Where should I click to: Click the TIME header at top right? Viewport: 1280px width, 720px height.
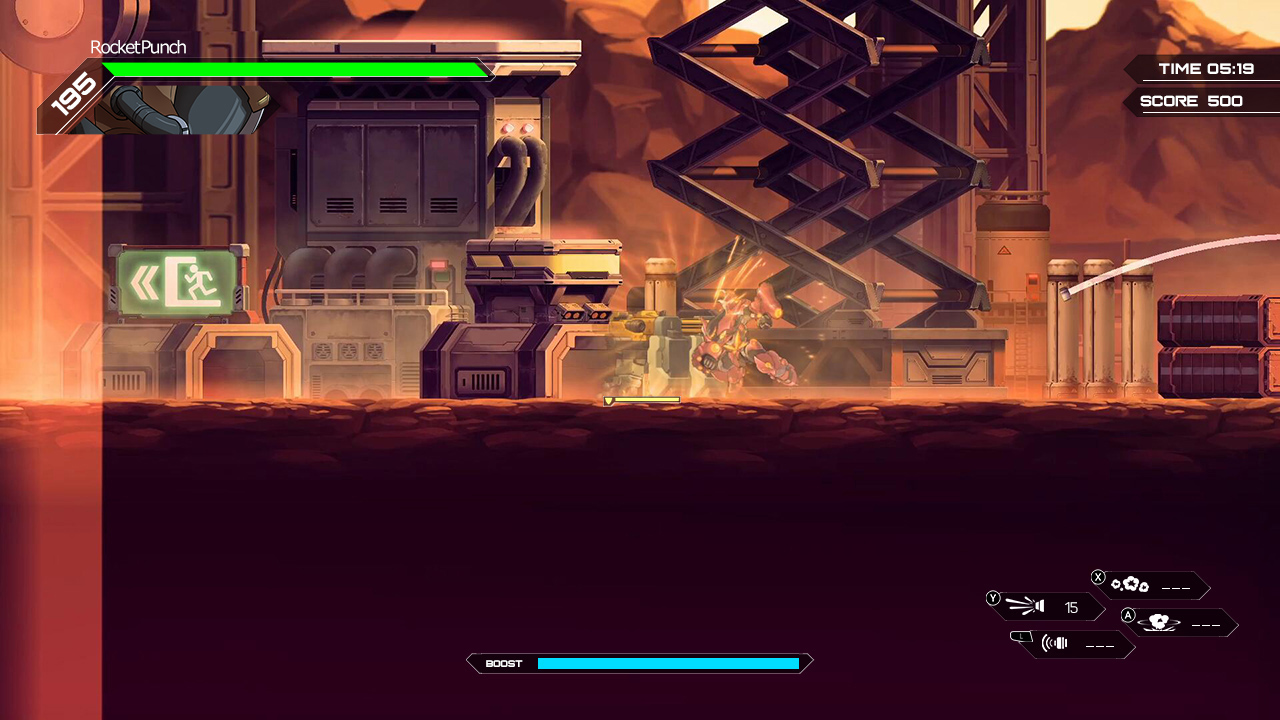pos(1179,68)
